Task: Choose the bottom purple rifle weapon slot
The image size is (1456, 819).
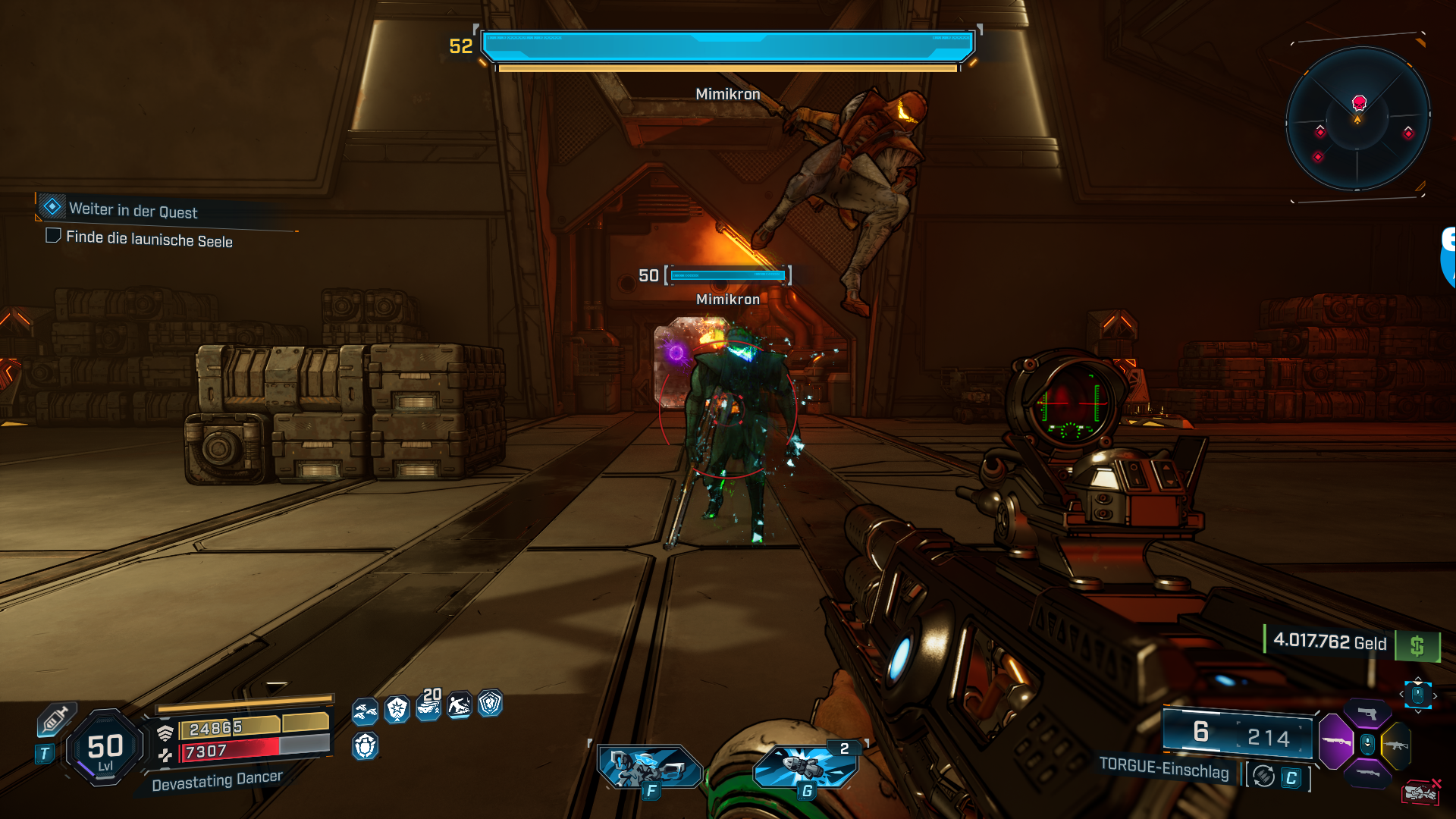Action: pyautogui.click(x=1367, y=773)
